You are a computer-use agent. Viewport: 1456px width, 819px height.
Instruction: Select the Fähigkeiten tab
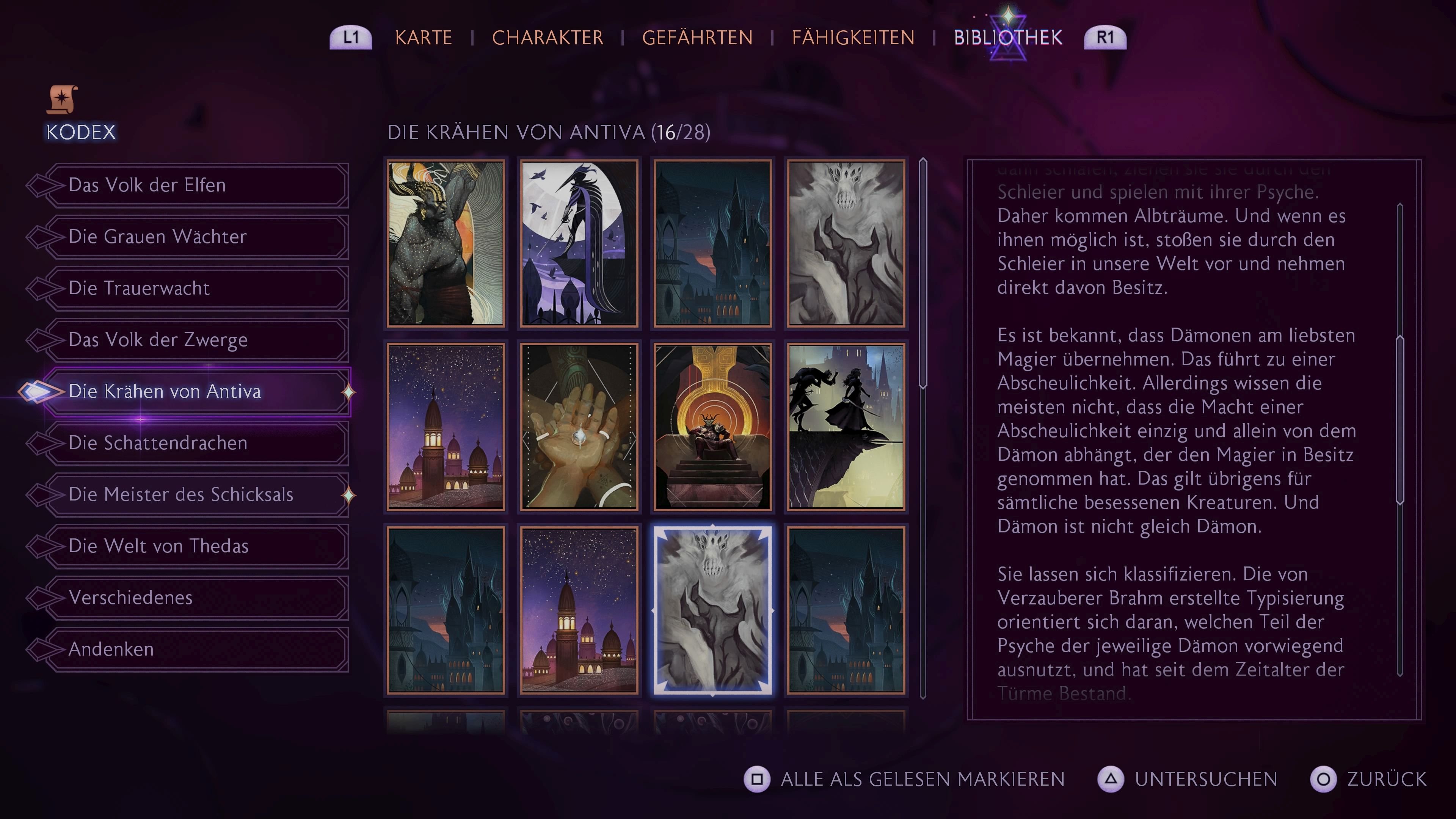[x=854, y=37]
